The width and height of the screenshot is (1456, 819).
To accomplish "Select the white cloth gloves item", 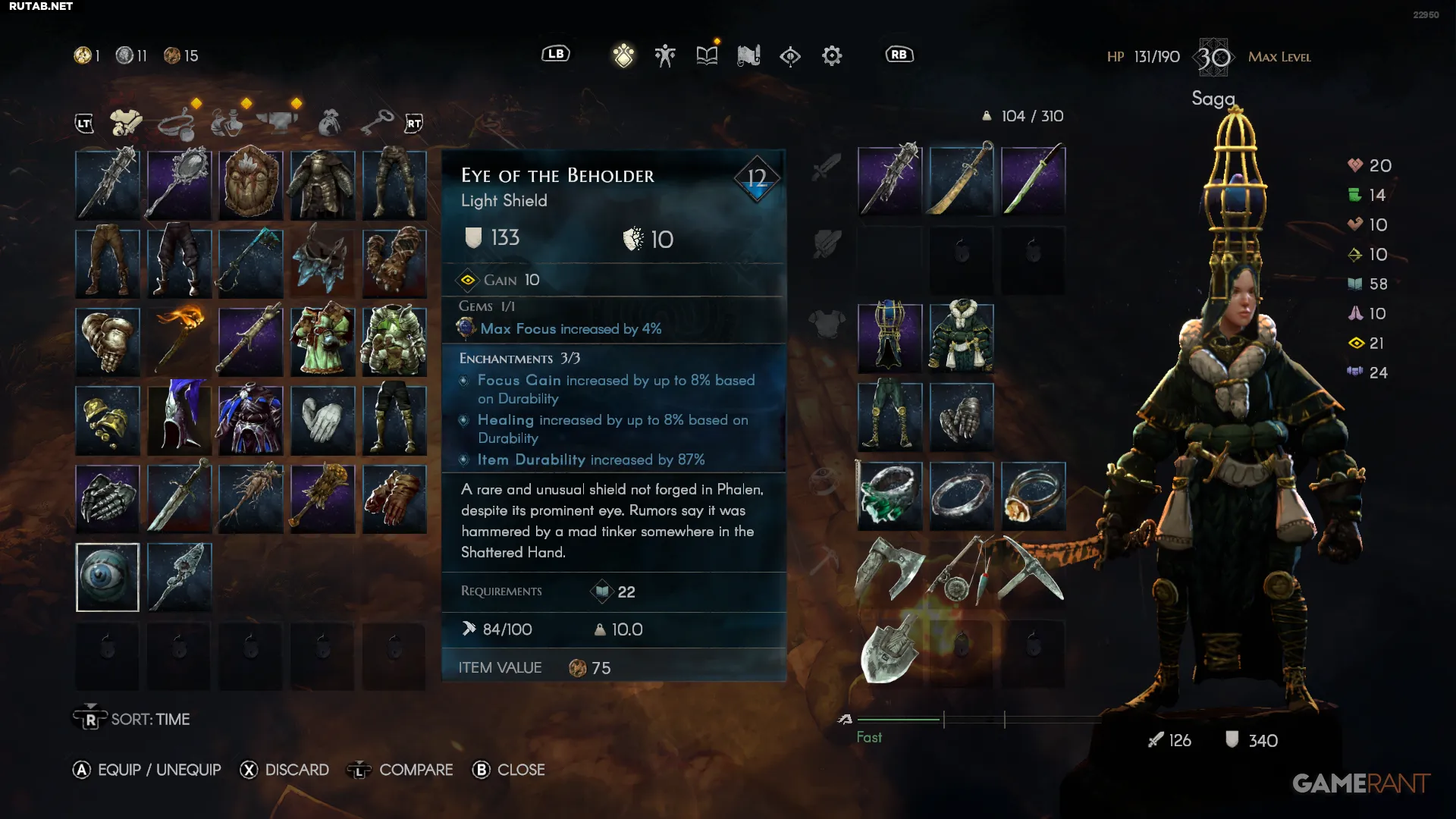I will point(322,420).
